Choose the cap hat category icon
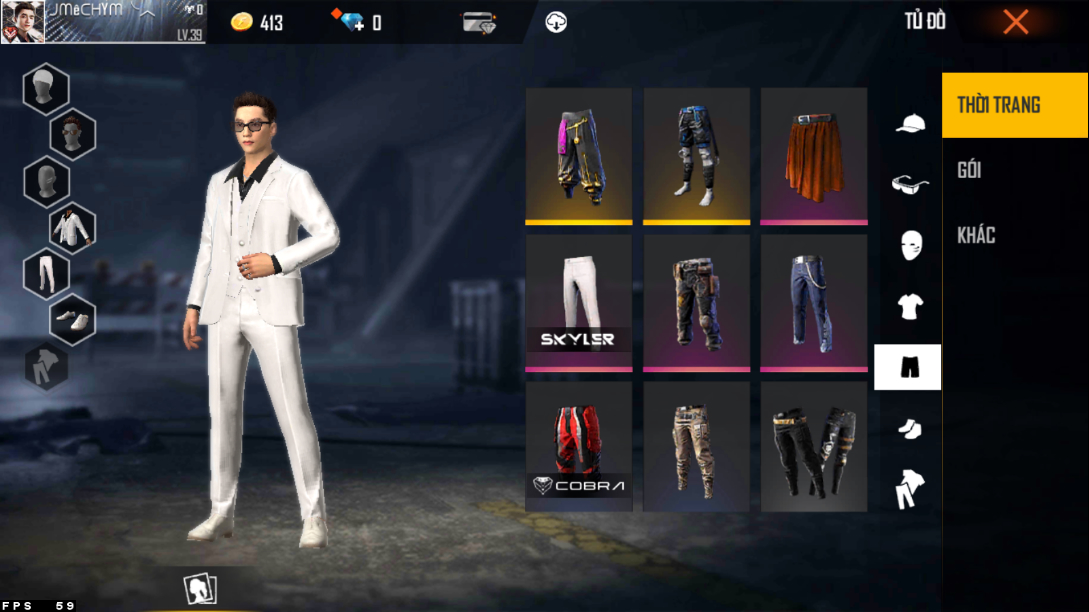This screenshot has width=1089, height=612. click(909, 124)
